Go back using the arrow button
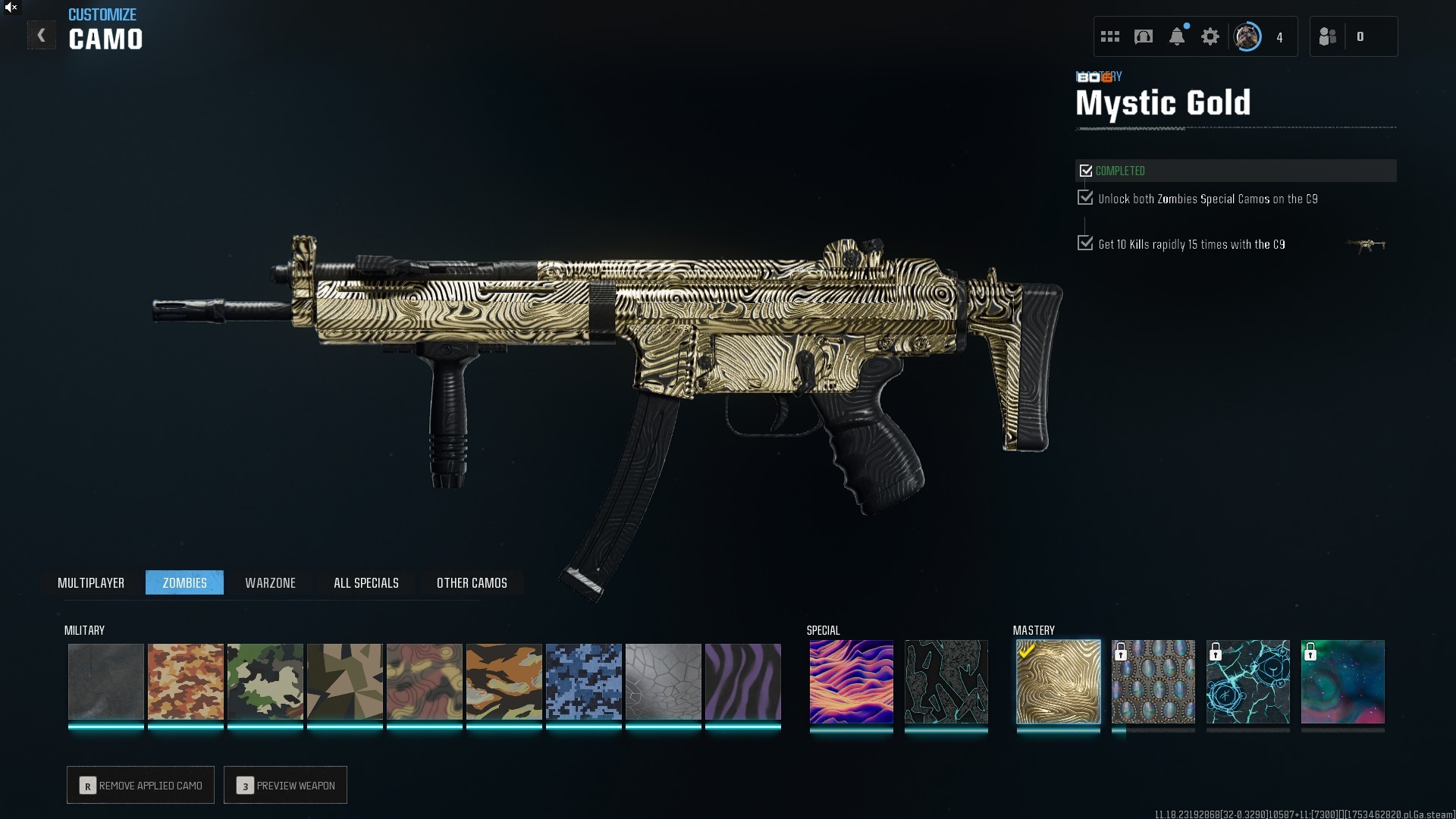1456x819 pixels. tap(41, 36)
